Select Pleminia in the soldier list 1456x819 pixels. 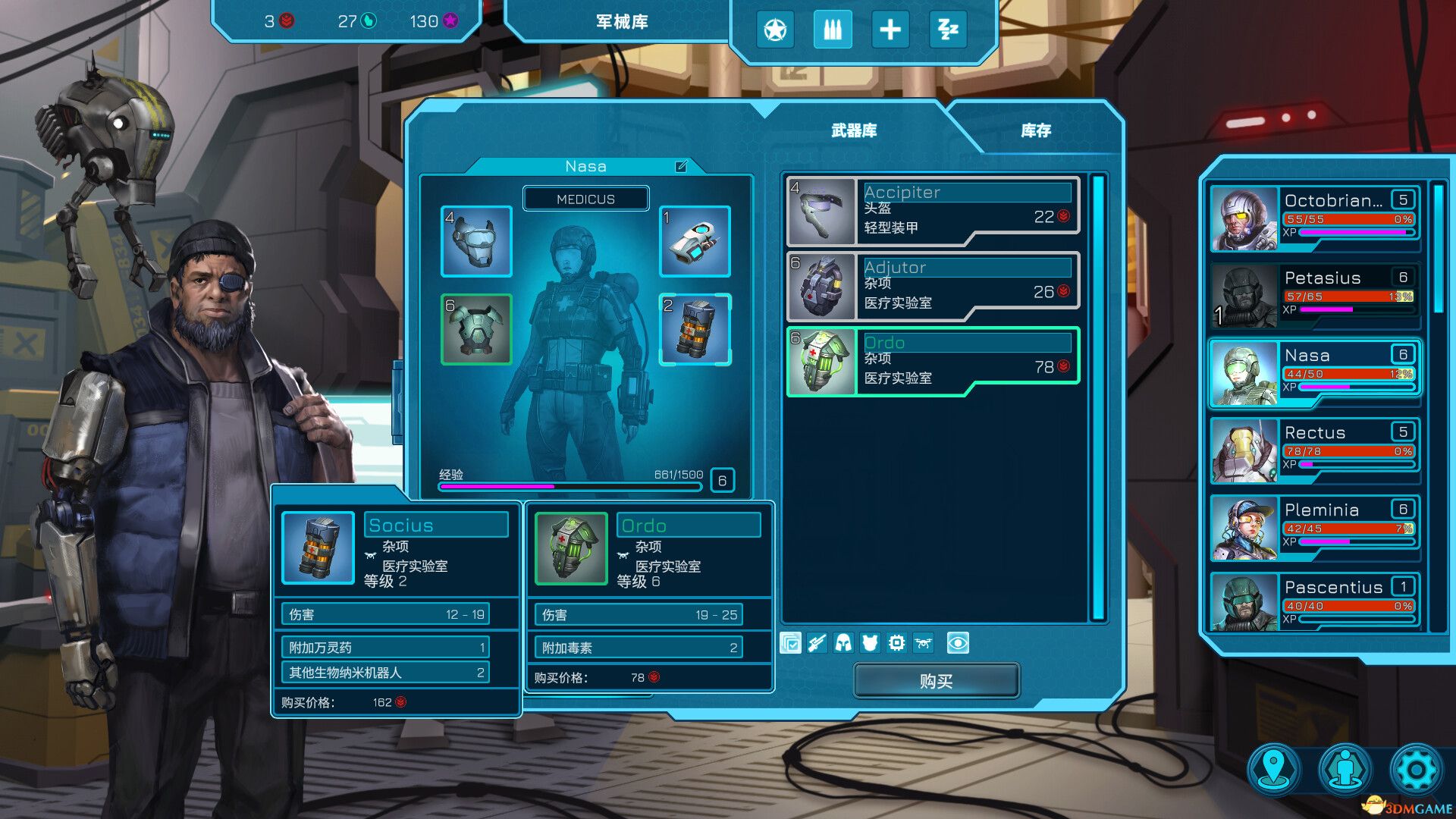pyautogui.click(x=1315, y=528)
